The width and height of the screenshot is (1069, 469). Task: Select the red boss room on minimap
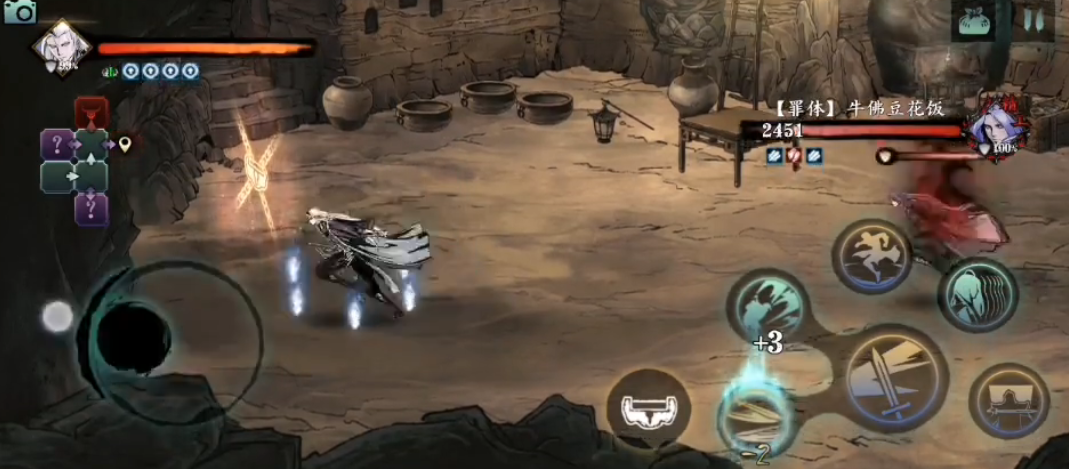pos(91,112)
